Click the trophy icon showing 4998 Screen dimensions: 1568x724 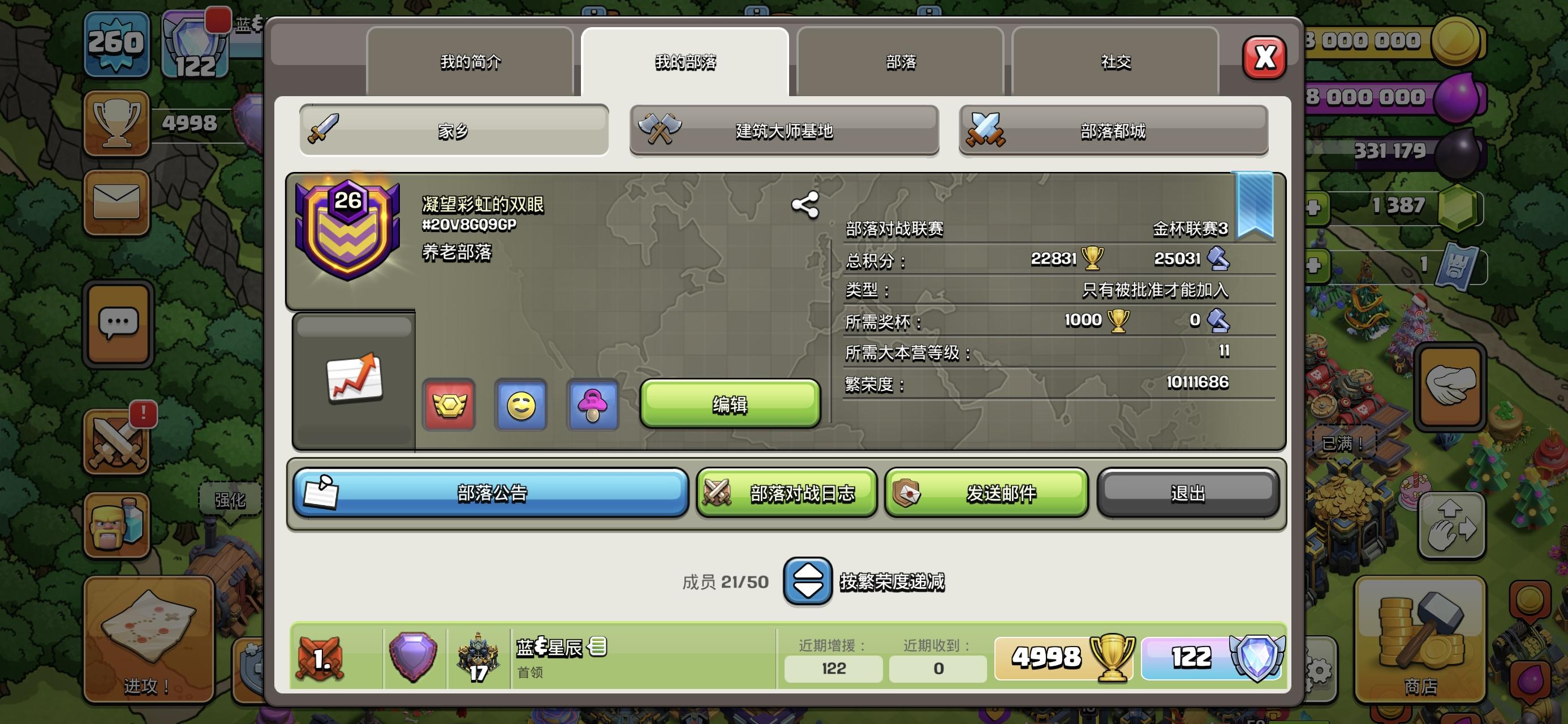[117, 122]
